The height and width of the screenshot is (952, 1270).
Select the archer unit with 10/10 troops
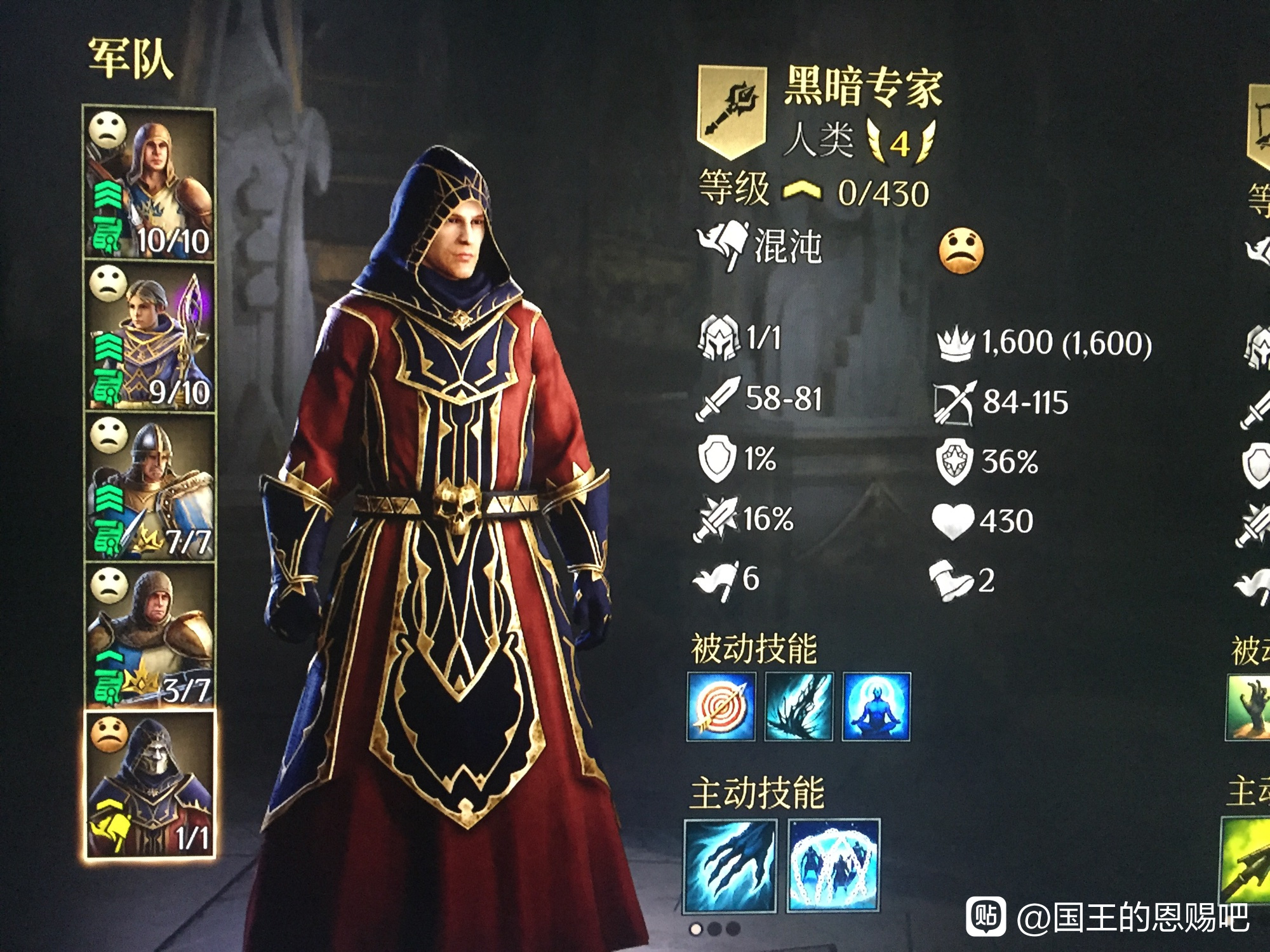click(150, 184)
